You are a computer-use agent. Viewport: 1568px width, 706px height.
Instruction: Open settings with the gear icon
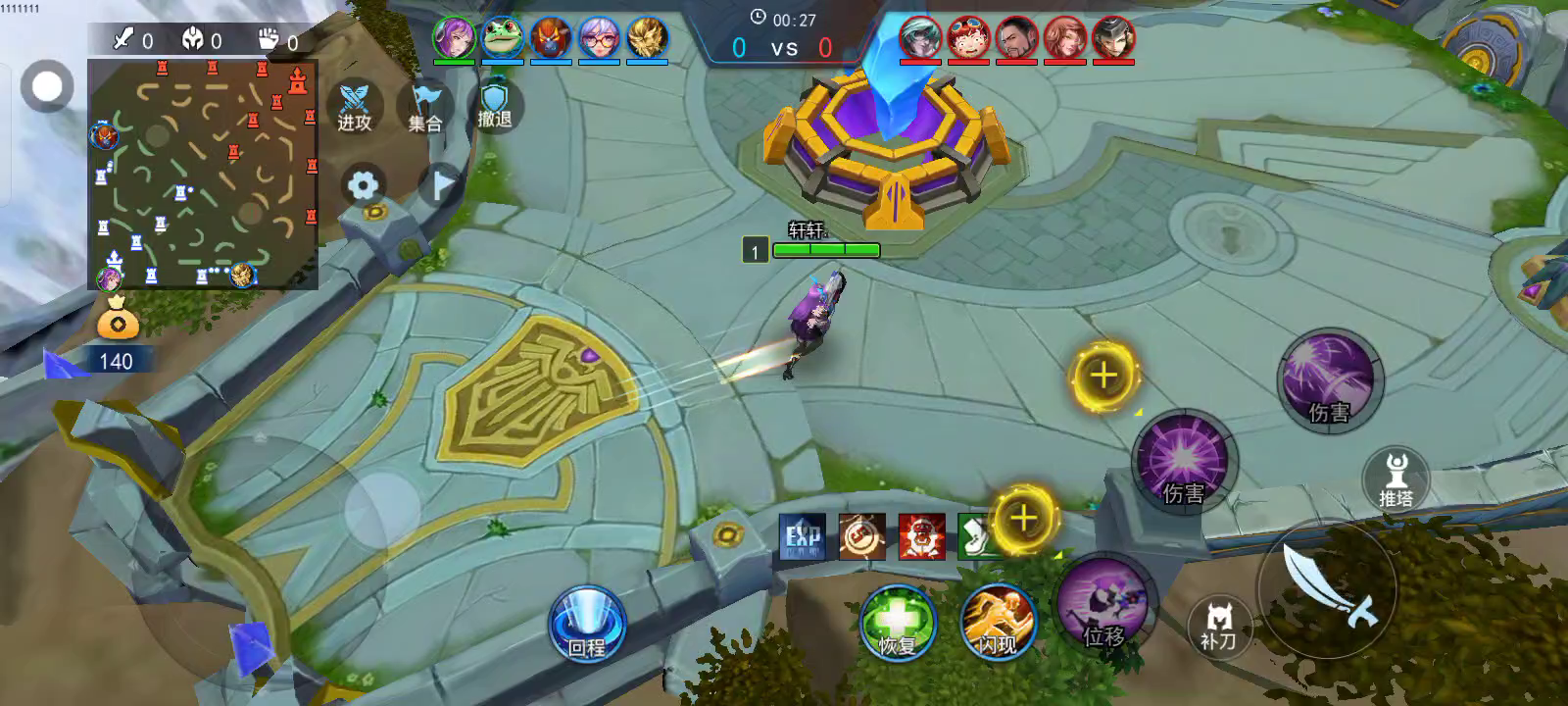coord(363,185)
